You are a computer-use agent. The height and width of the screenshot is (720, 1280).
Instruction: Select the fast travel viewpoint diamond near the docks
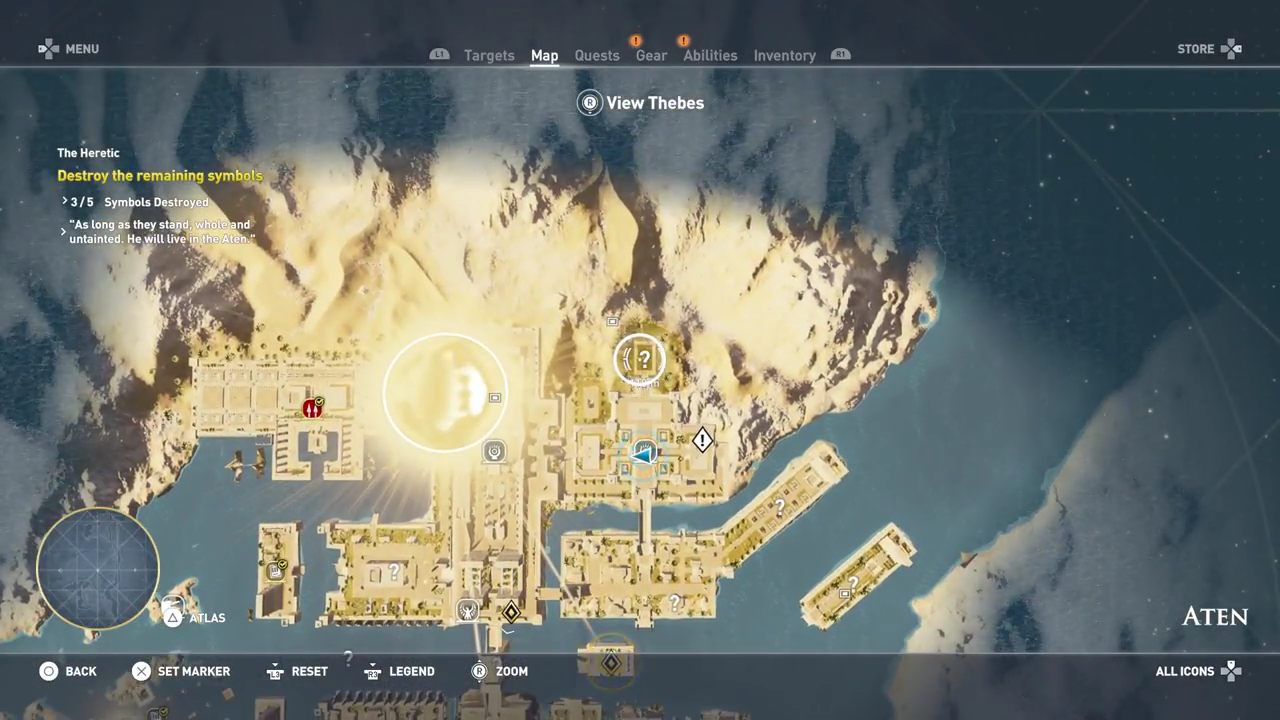[510, 611]
